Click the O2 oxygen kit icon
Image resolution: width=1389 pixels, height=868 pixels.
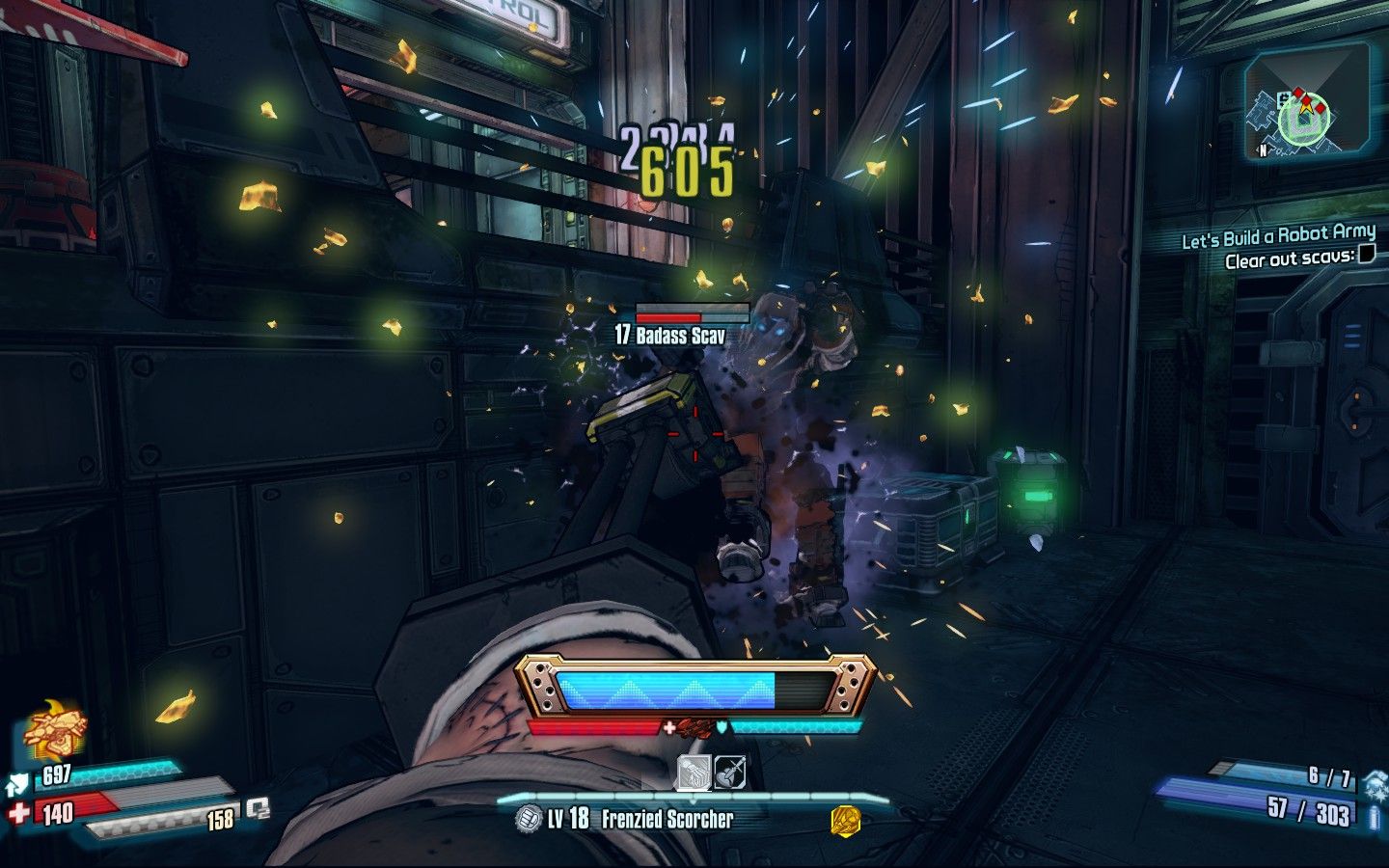[257, 808]
